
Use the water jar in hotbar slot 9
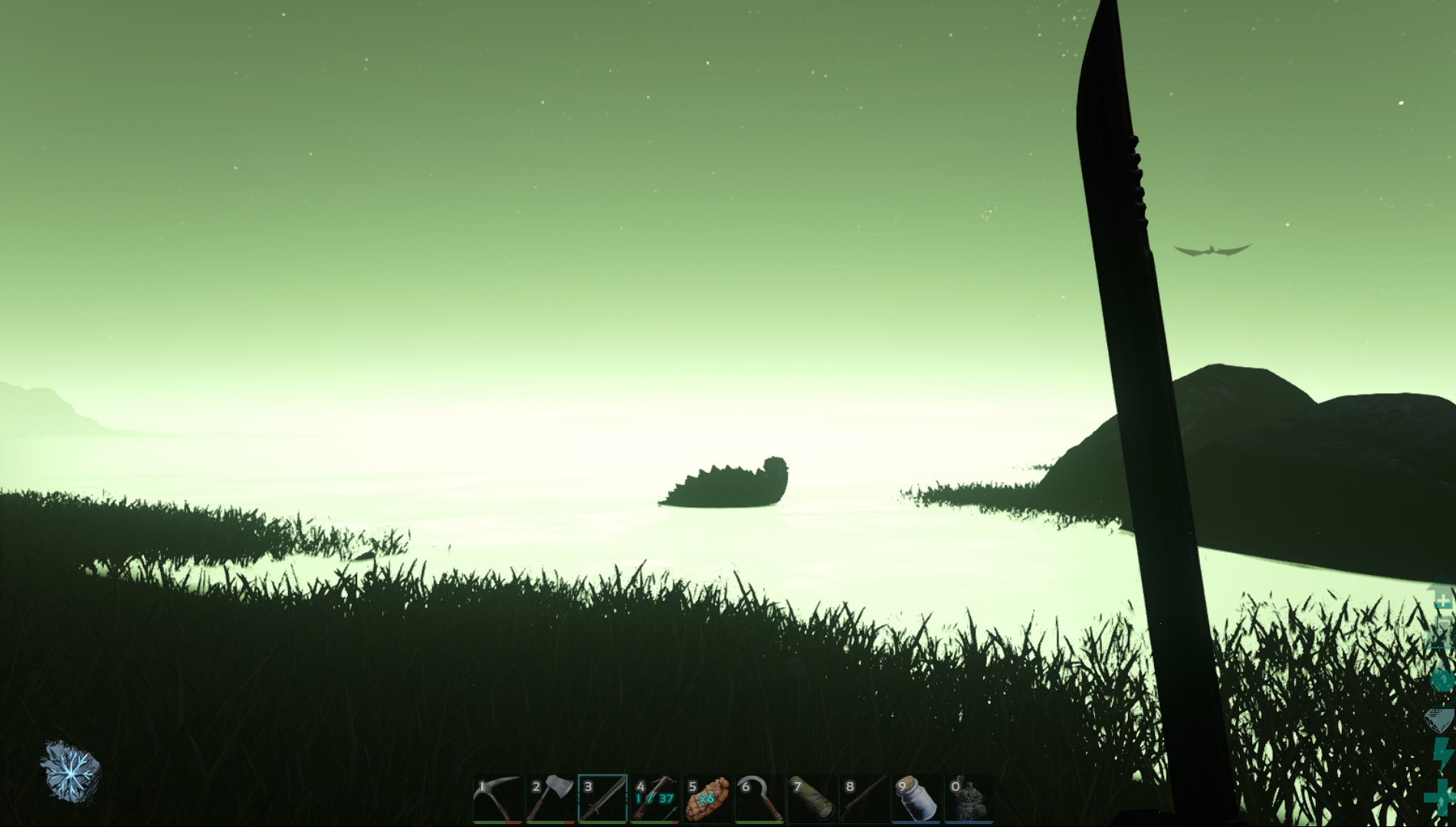coord(917,799)
